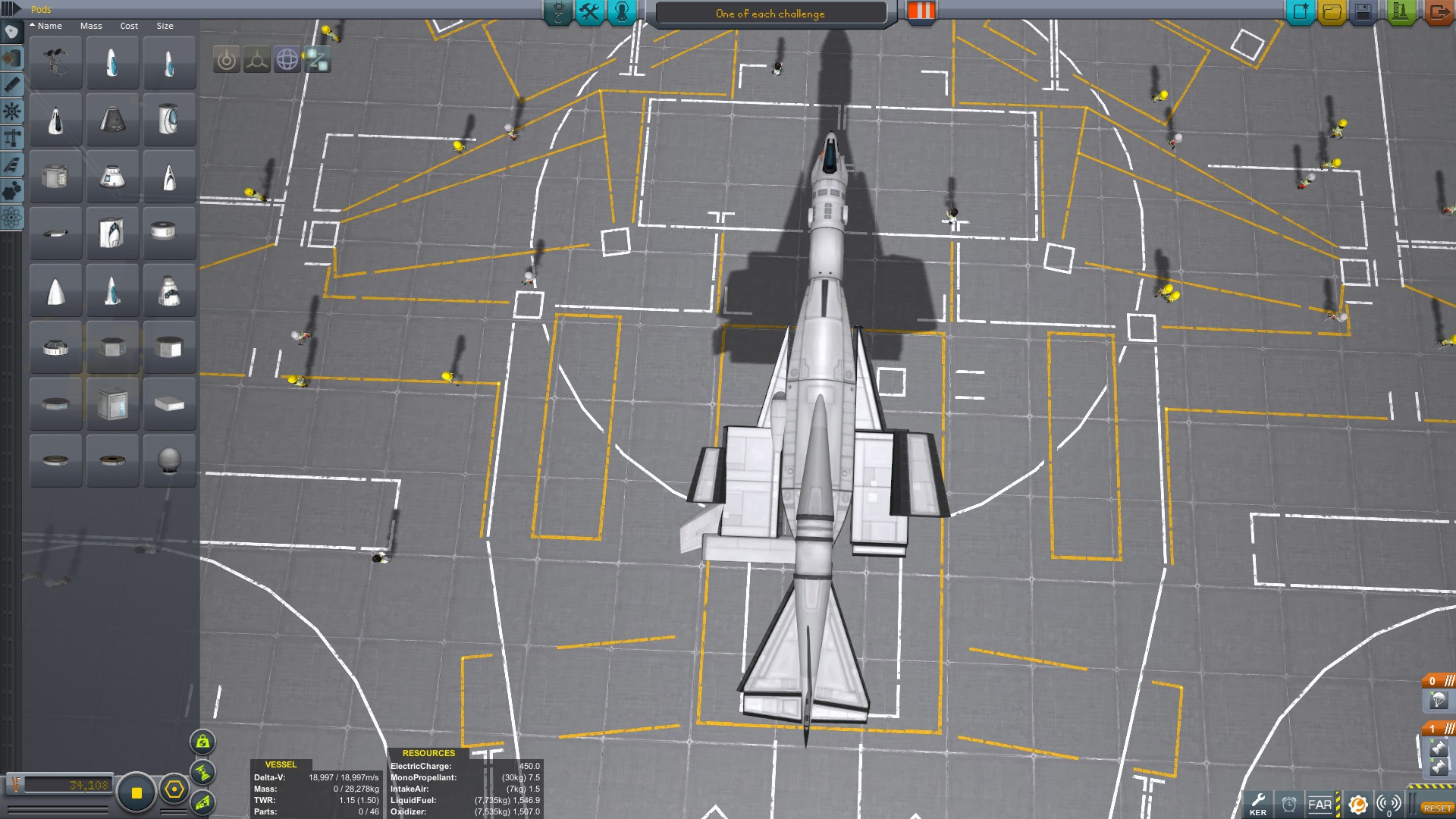Select the Place part tool
1456x819 pixels.
(227, 59)
